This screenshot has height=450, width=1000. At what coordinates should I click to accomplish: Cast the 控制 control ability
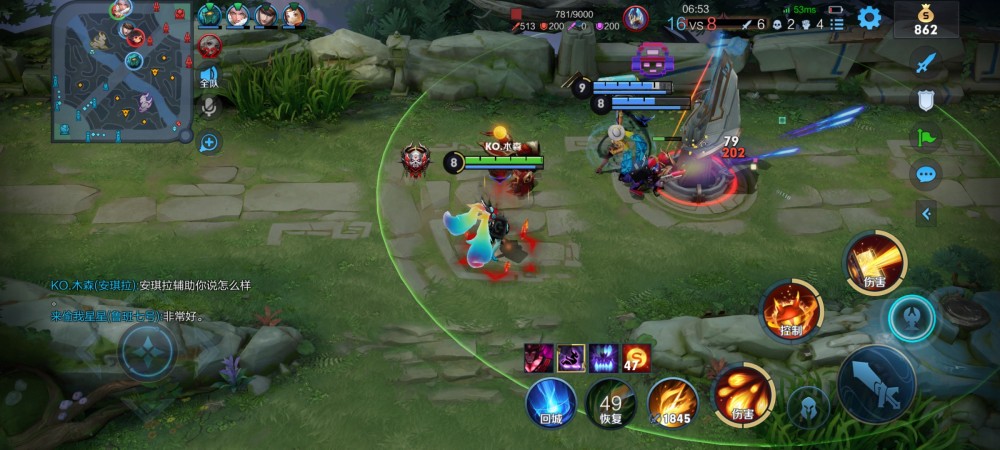[790, 309]
